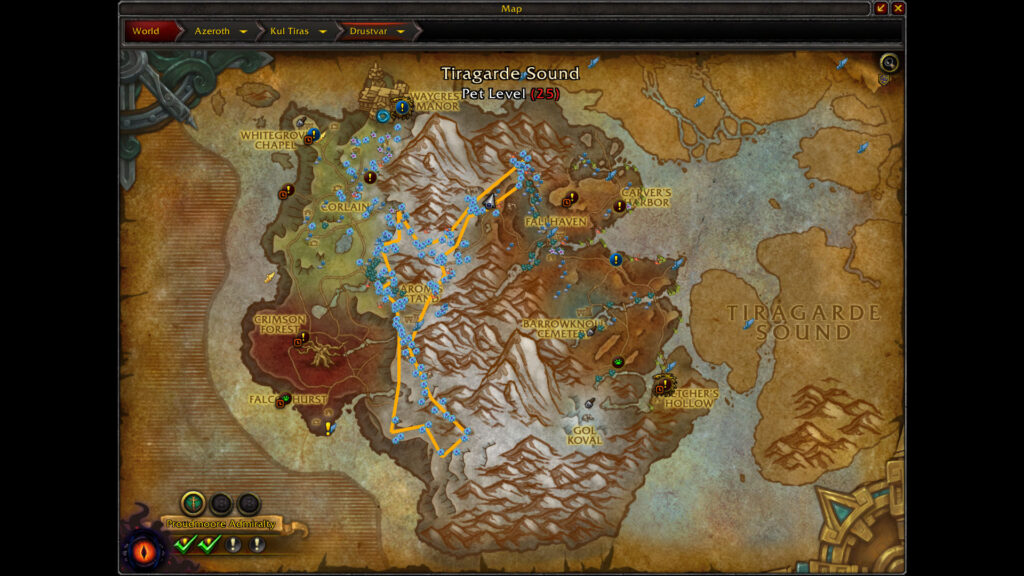The width and height of the screenshot is (1024, 576).
Task: Open the magnifying glass map filter
Action: coord(888,64)
